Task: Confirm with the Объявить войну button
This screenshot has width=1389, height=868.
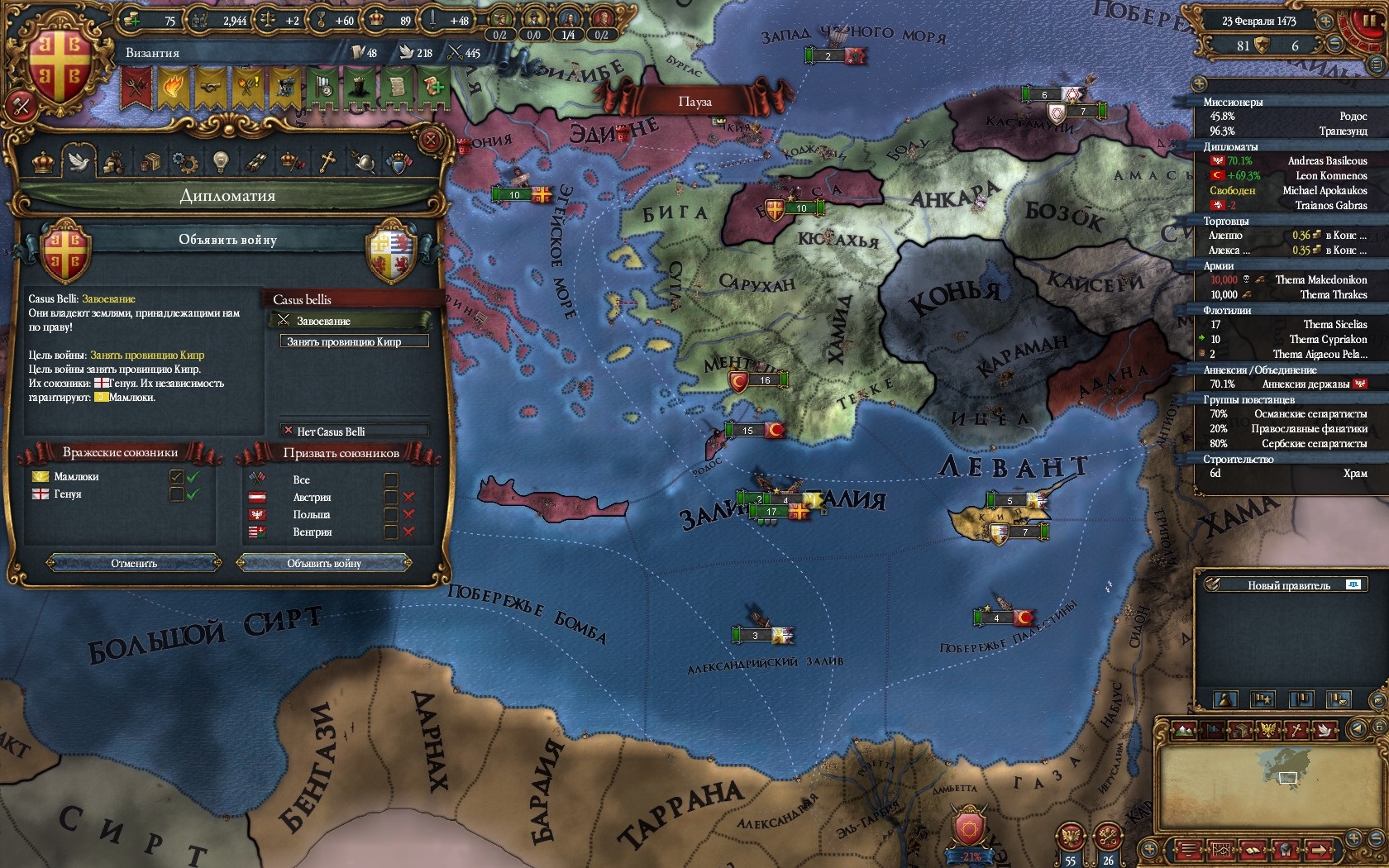Action: (324, 564)
